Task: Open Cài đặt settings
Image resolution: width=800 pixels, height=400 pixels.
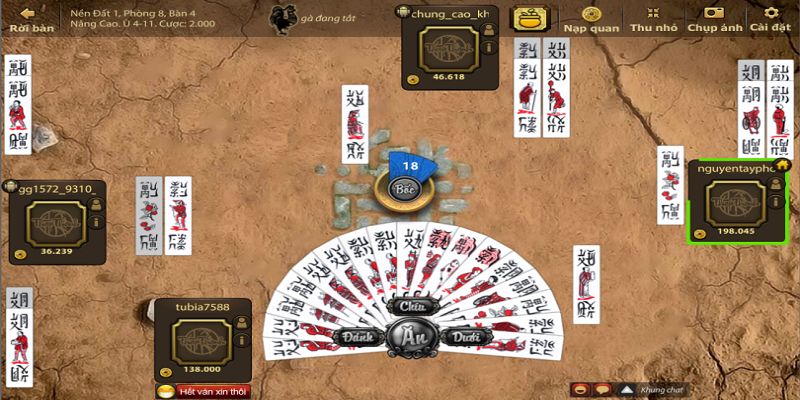Action: pyautogui.click(x=770, y=18)
